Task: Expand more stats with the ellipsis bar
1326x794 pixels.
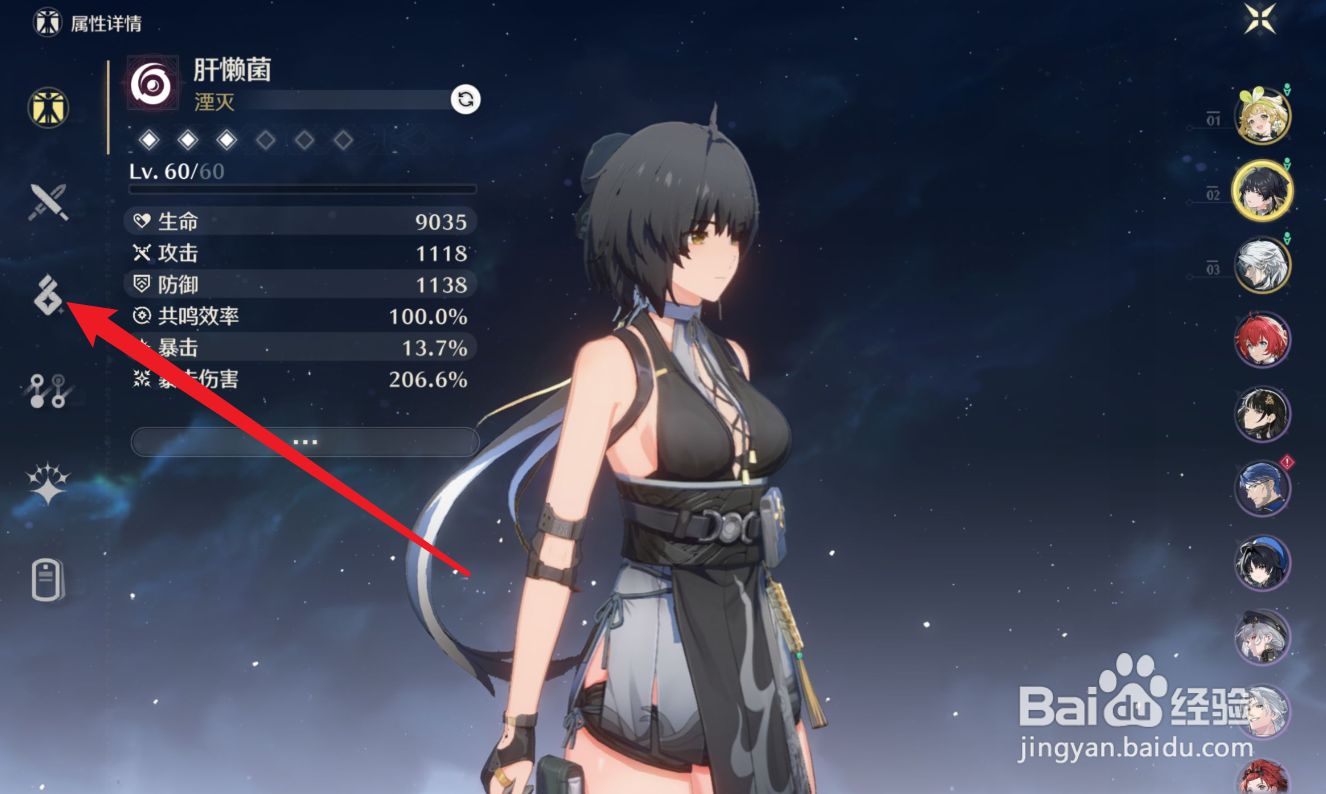Action: tap(305, 441)
